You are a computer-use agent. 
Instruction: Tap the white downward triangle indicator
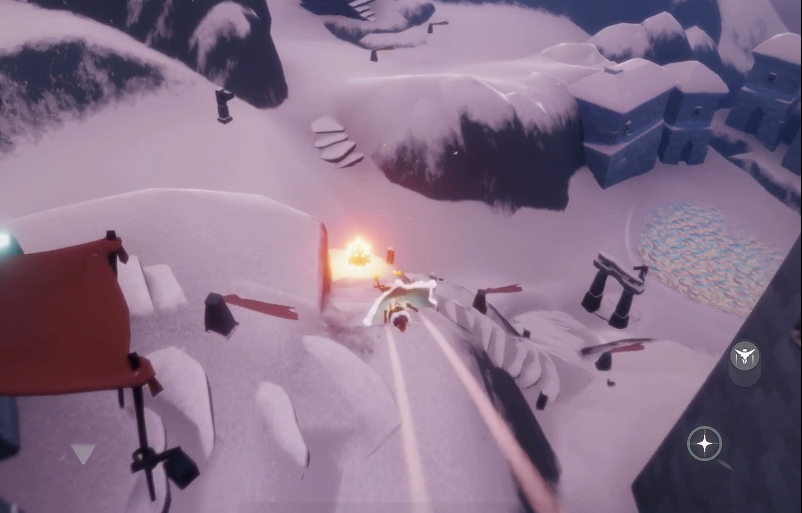pos(83,453)
